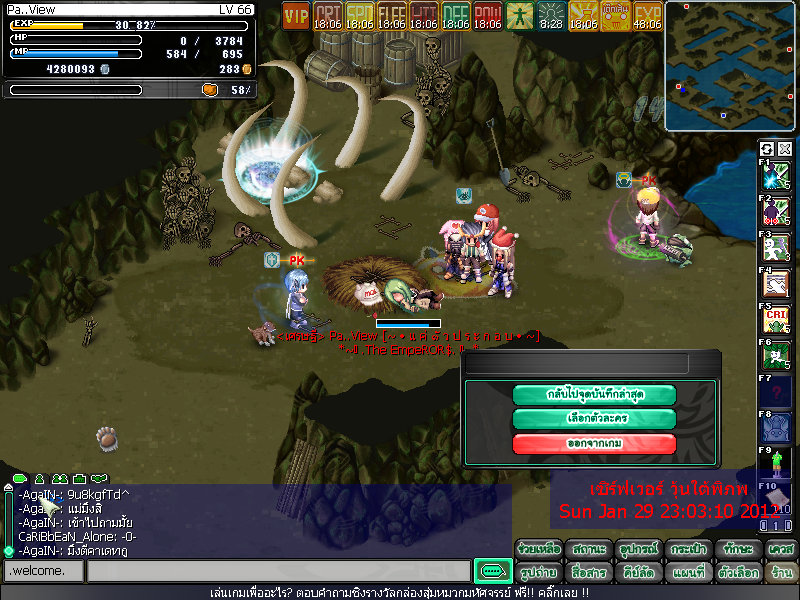Open the ช่วยเหลือ help menu
Image resolution: width=800 pixels, height=600 pixels.
(538, 549)
